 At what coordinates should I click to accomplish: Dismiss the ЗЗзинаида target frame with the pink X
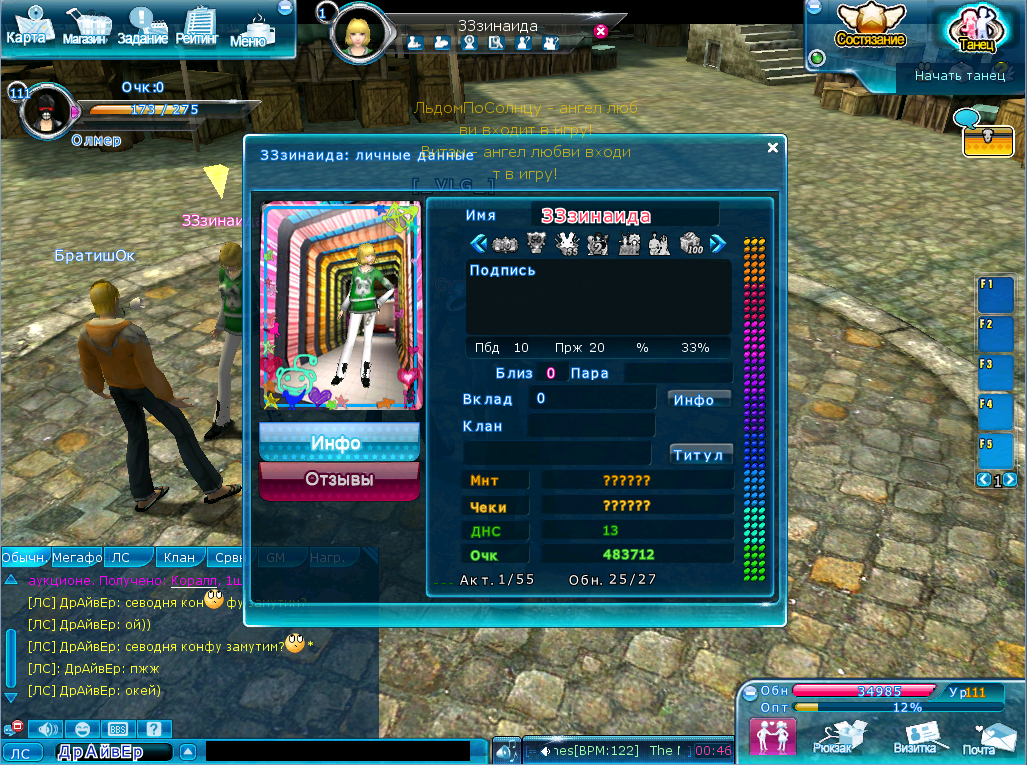pyautogui.click(x=600, y=31)
